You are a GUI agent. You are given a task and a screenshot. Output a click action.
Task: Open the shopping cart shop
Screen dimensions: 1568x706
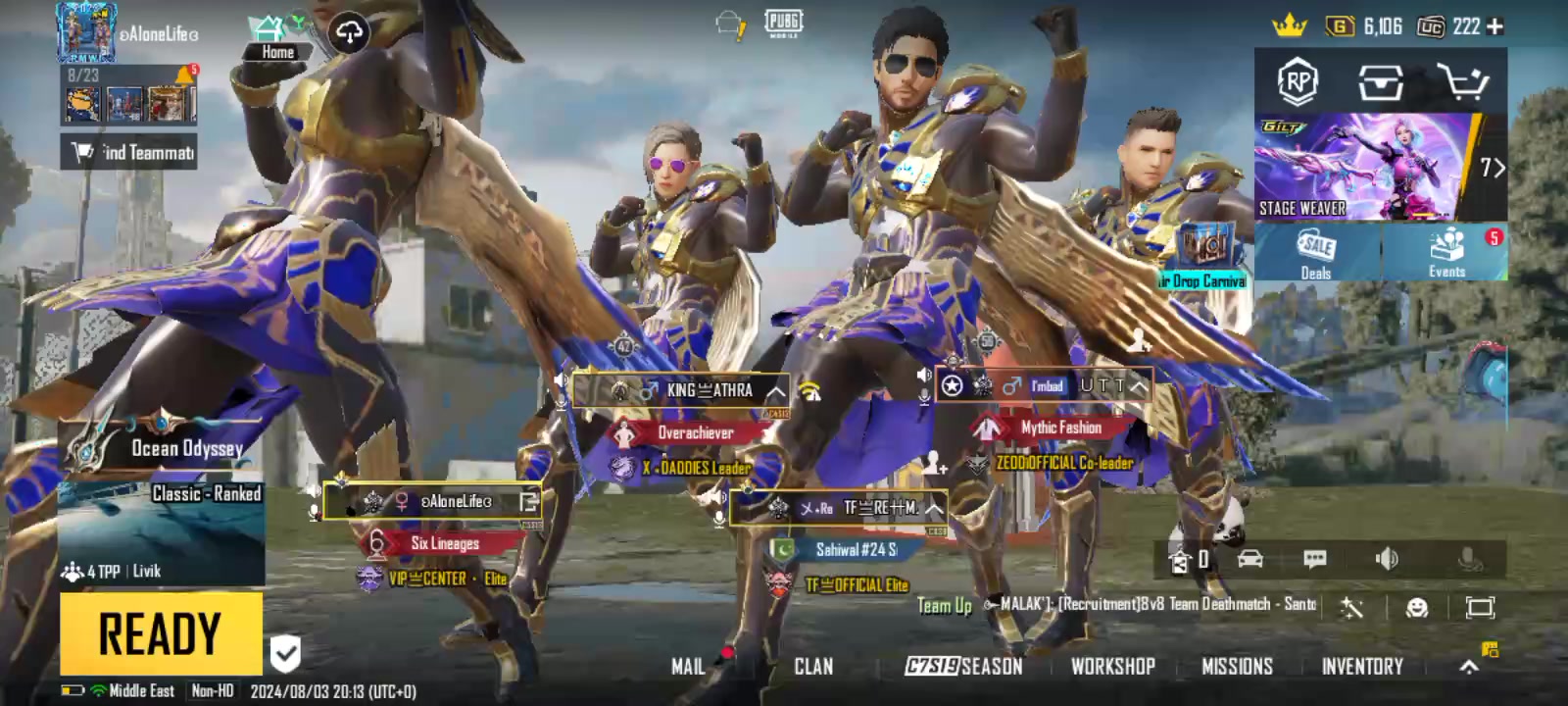click(x=1462, y=82)
